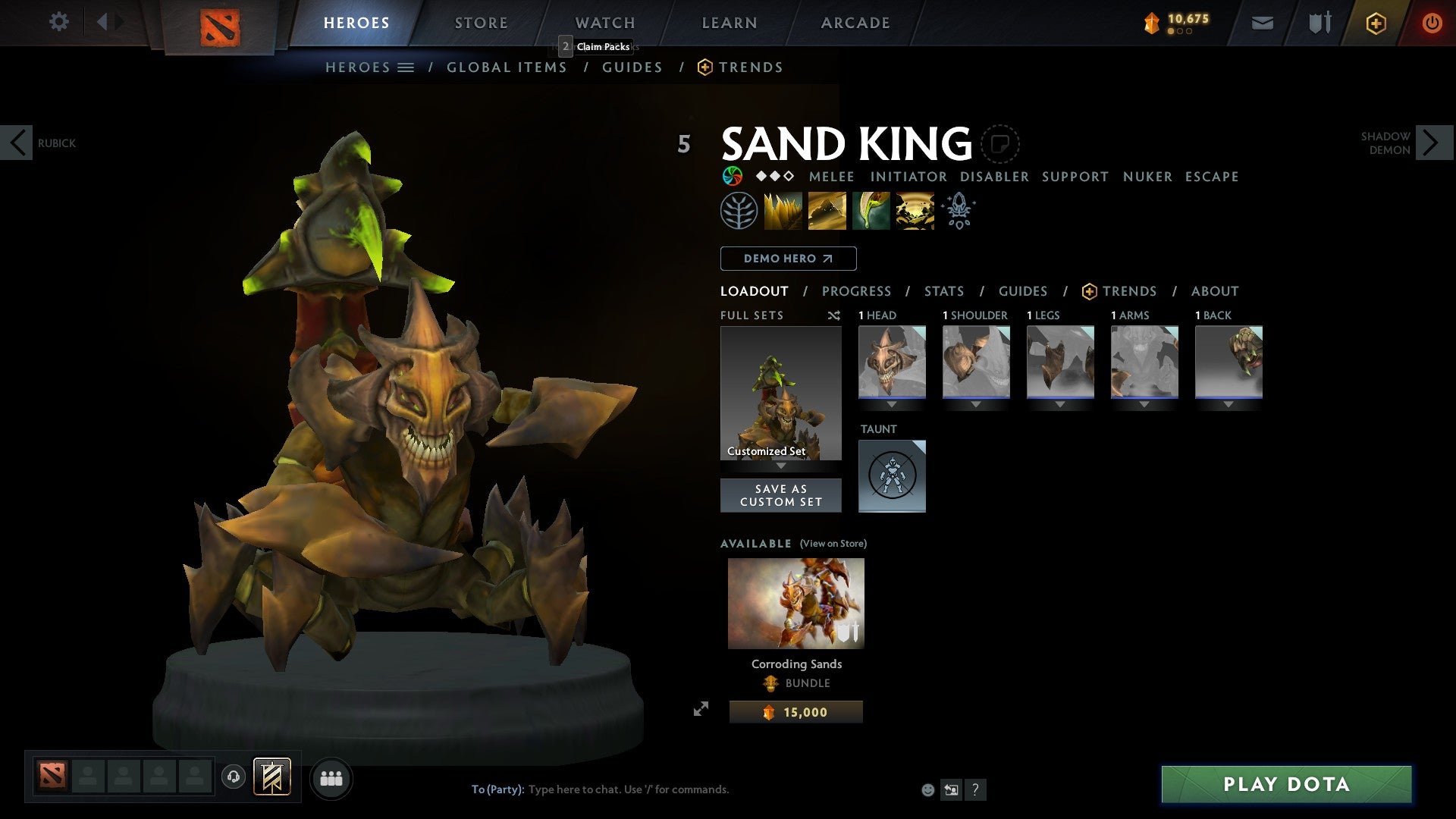Open the heroes hamburger menu next to HEROES
The image size is (1456, 819).
[x=406, y=67]
